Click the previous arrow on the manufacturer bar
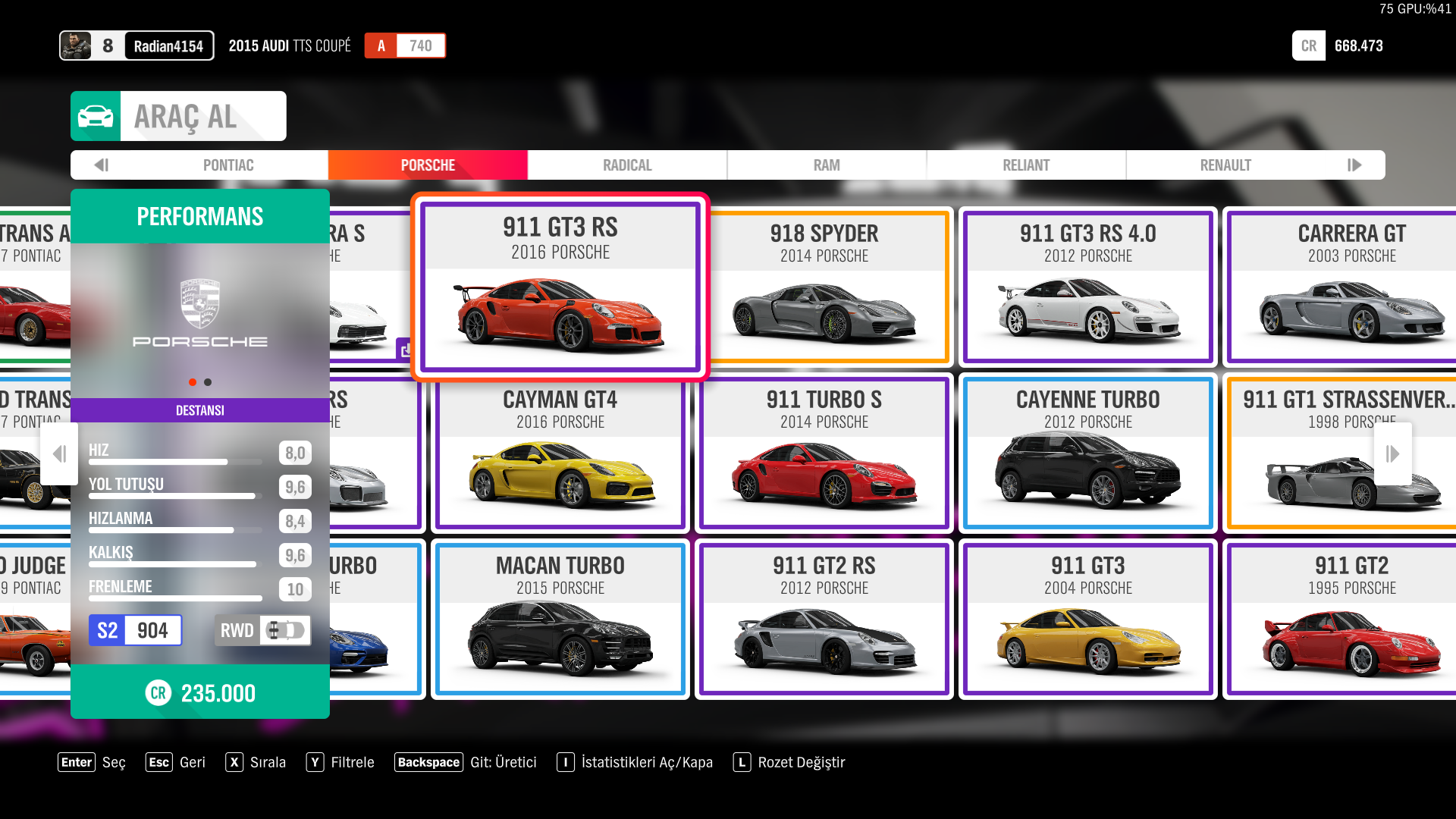 coord(102,165)
